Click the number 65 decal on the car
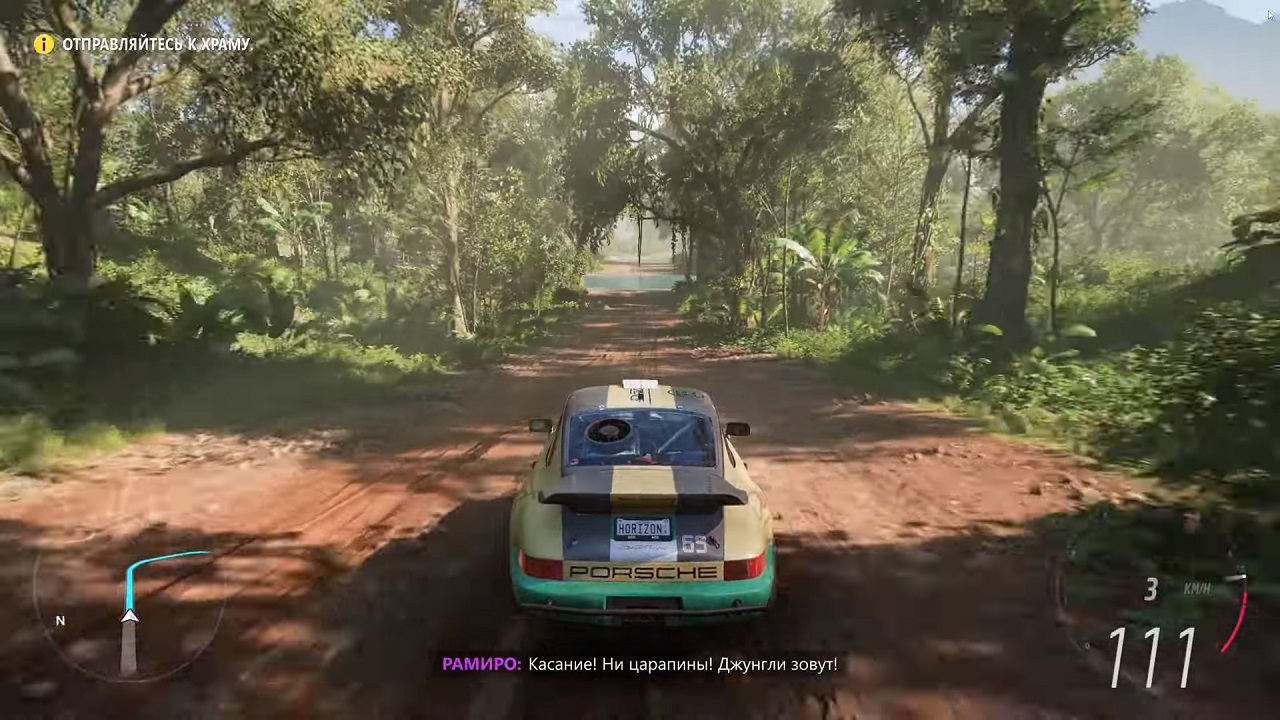Viewport: 1280px width, 720px height. tap(695, 542)
